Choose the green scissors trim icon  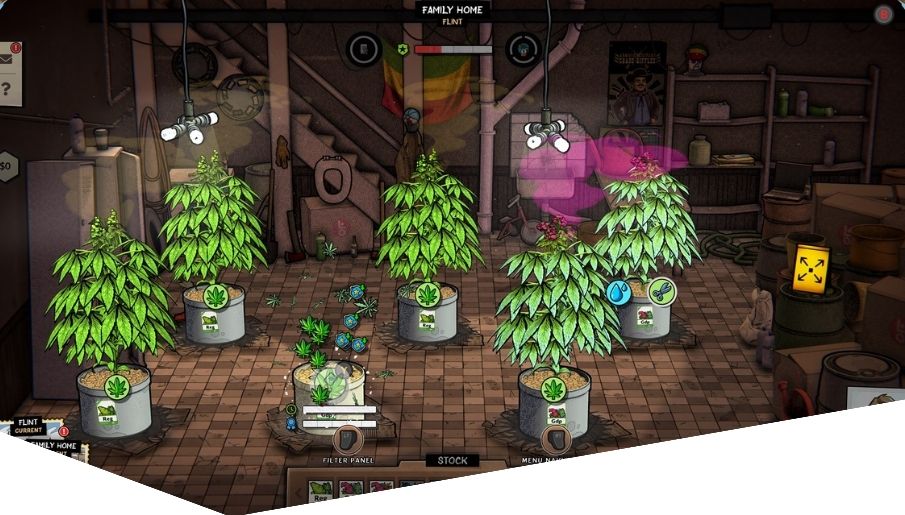tap(662, 291)
